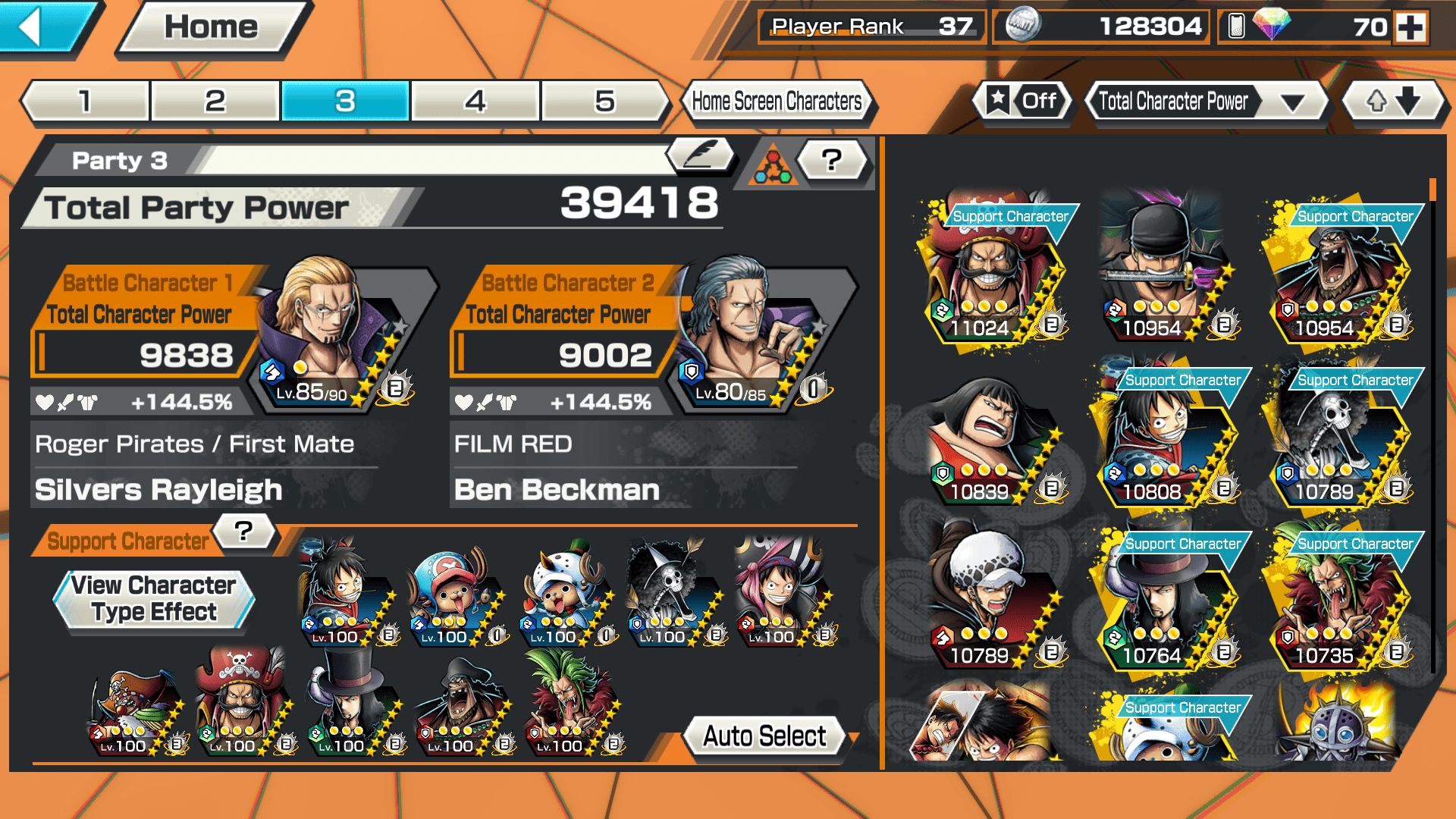Image resolution: width=1456 pixels, height=819 pixels.
Task: Pick the 11024 power character from the list
Action: point(990,273)
